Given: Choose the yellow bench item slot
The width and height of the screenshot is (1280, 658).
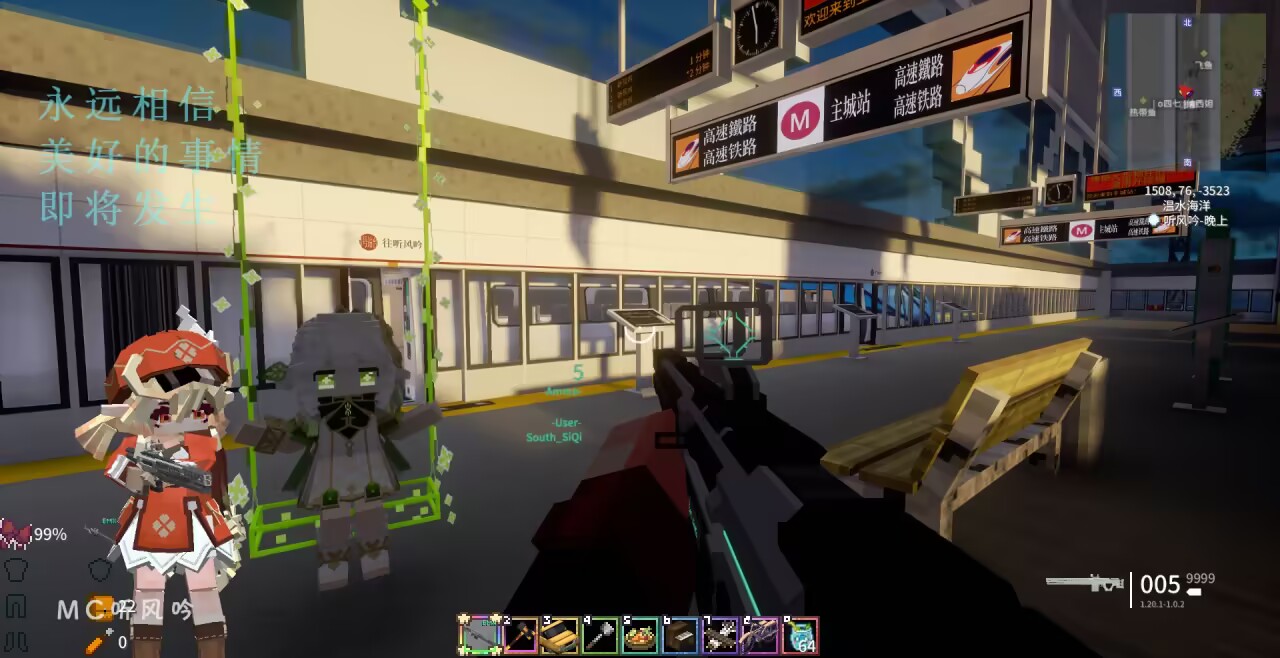Looking at the screenshot, I should point(560,635).
